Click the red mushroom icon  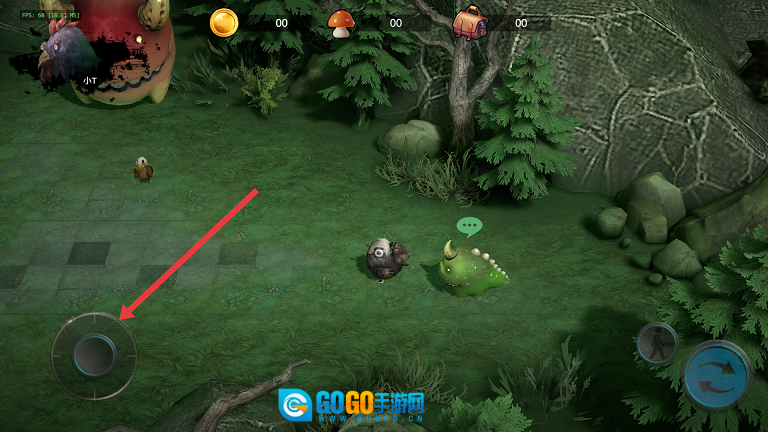(342, 23)
